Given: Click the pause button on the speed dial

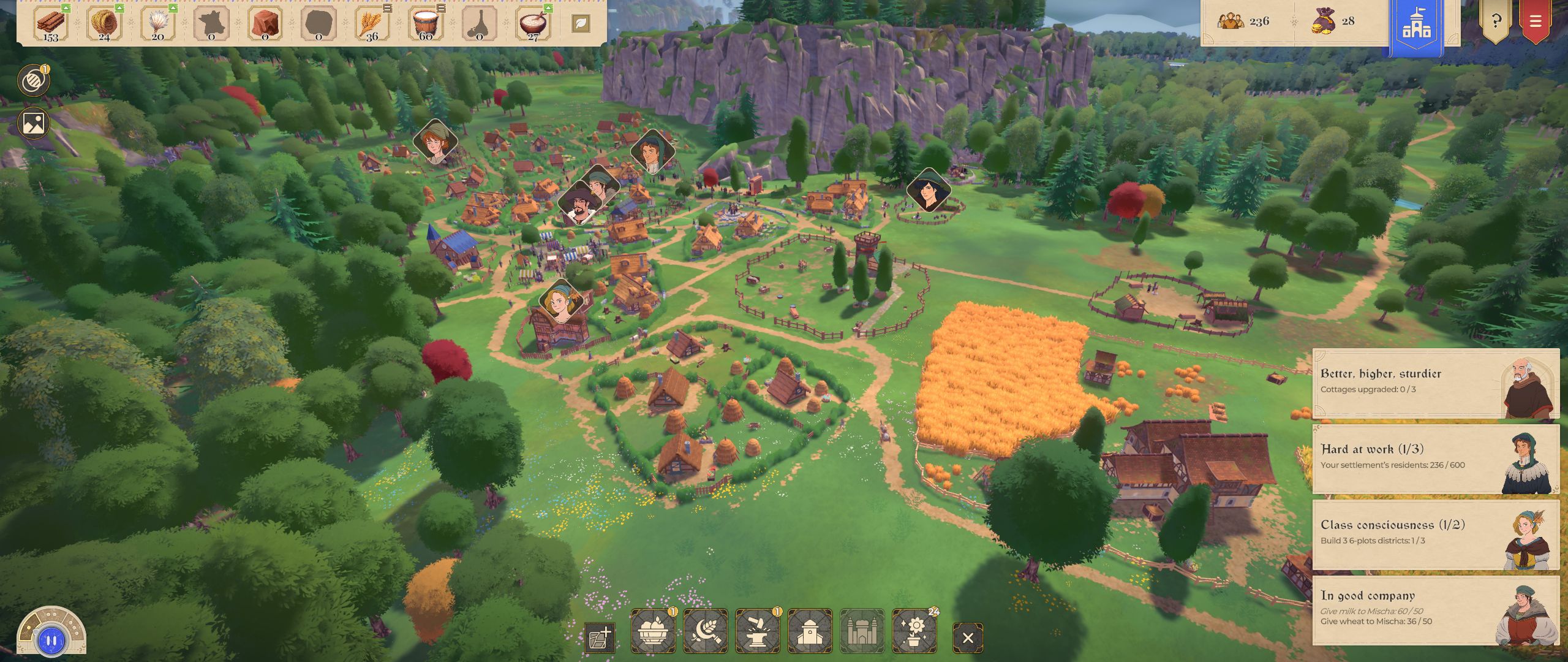Looking at the screenshot, I should (x=51, y=641).
